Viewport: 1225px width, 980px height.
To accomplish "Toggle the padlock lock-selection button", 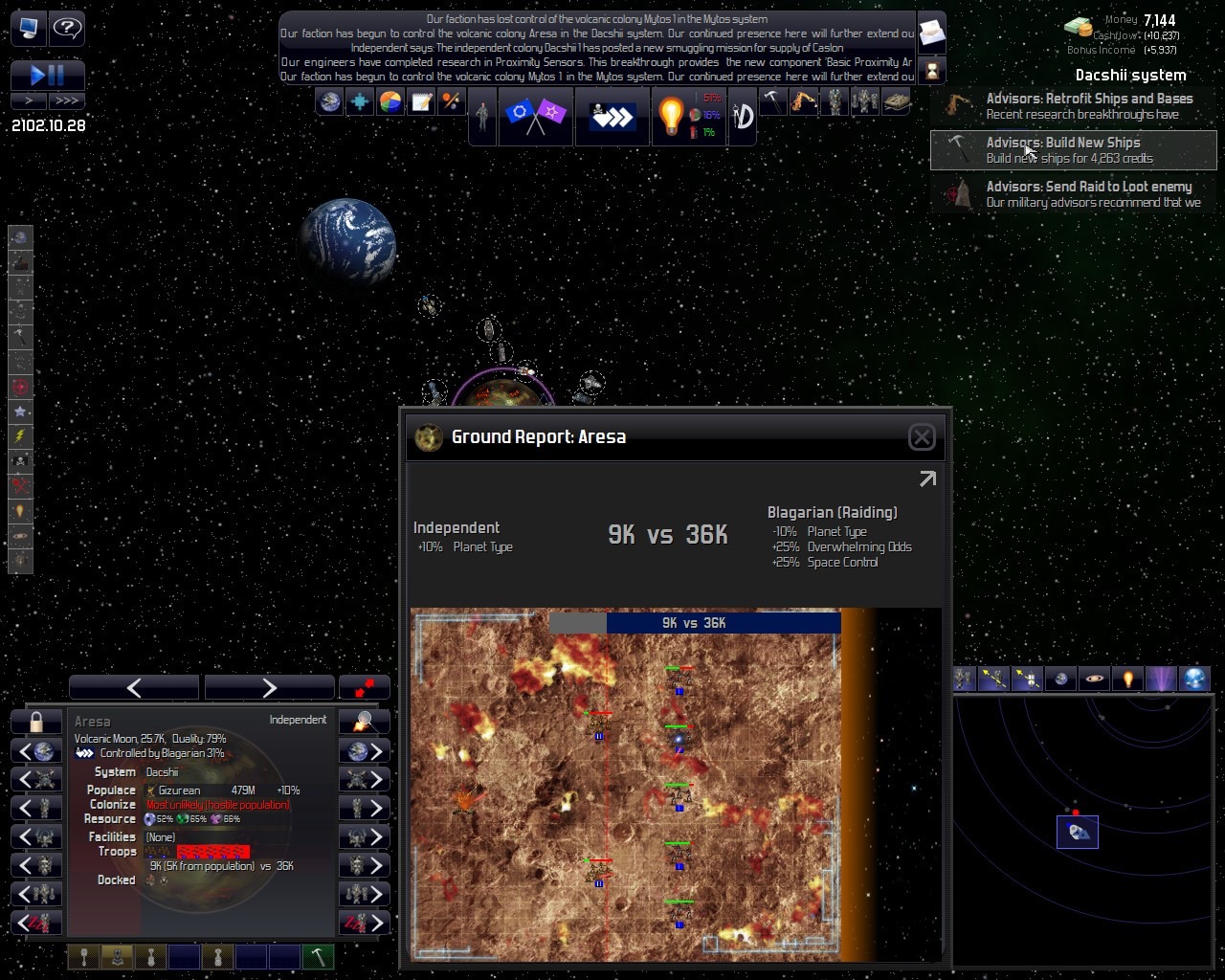I will click(x=36, y=722).
